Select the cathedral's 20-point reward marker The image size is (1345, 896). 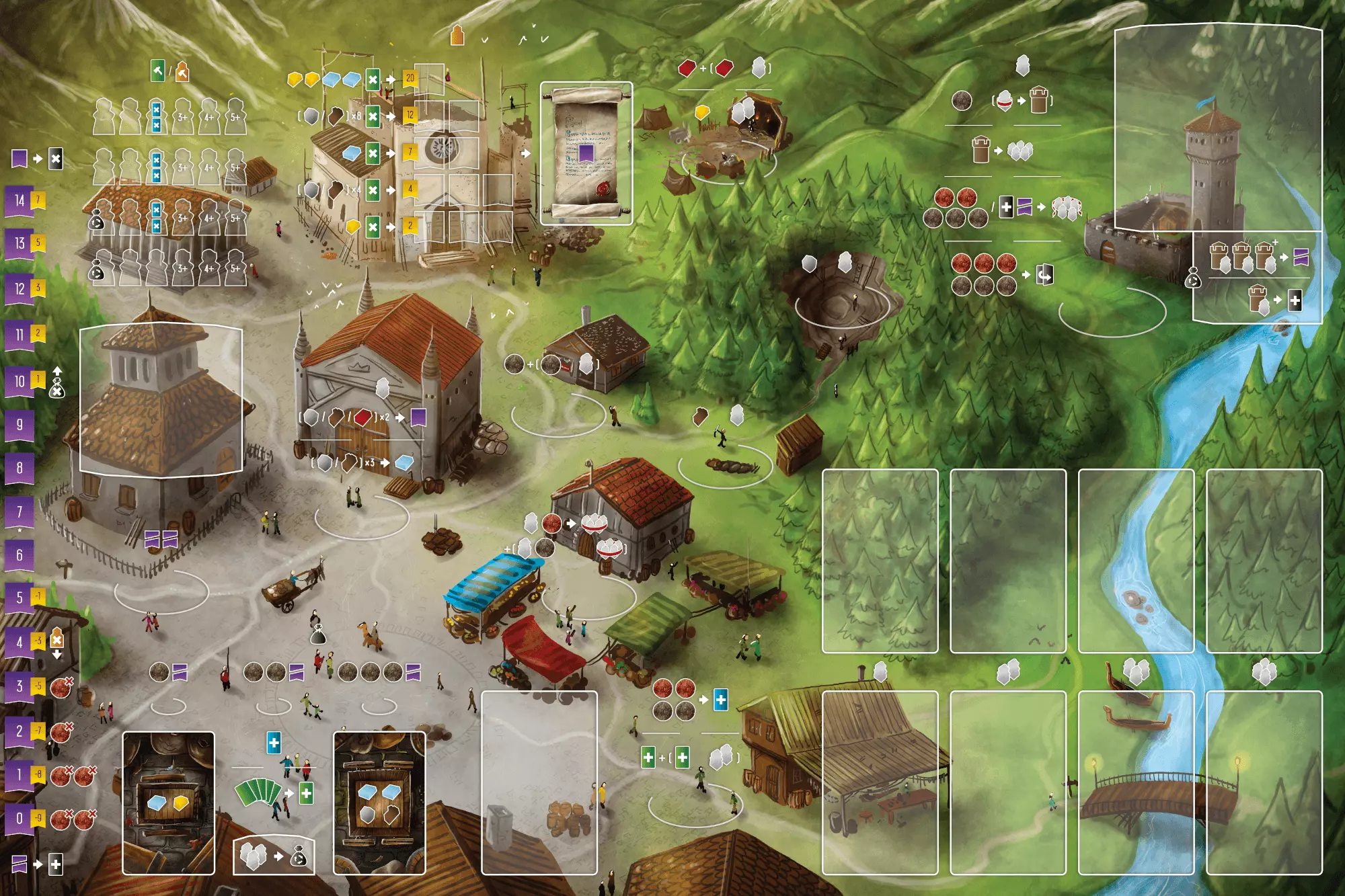click(410, 78)
